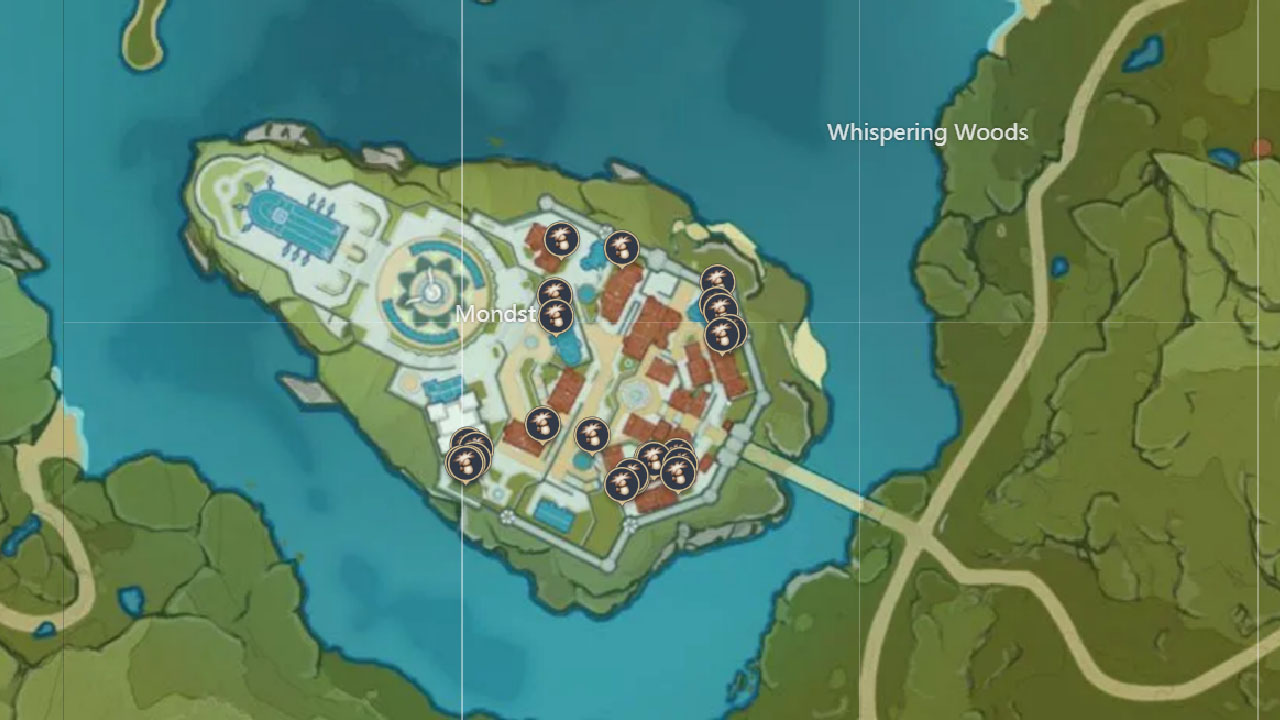1280x720 pixels.
Task: Open the topmost marker in the northeast cluster
Action: coord(718,278)
